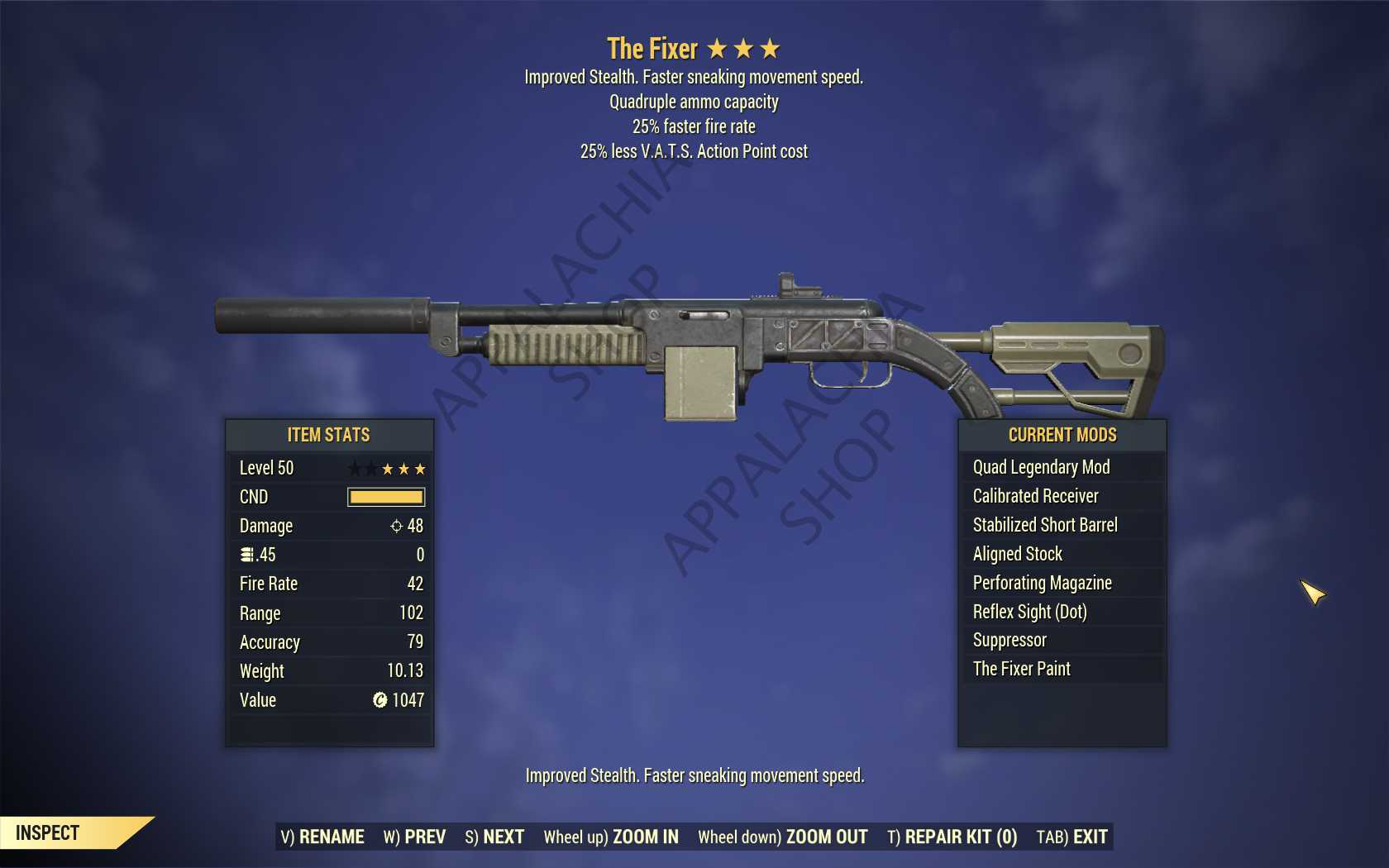This screenshot has width=1389, height=868.
Task: Select the Quad Legendary Mod entry
Action: (x=1041, y=467)
